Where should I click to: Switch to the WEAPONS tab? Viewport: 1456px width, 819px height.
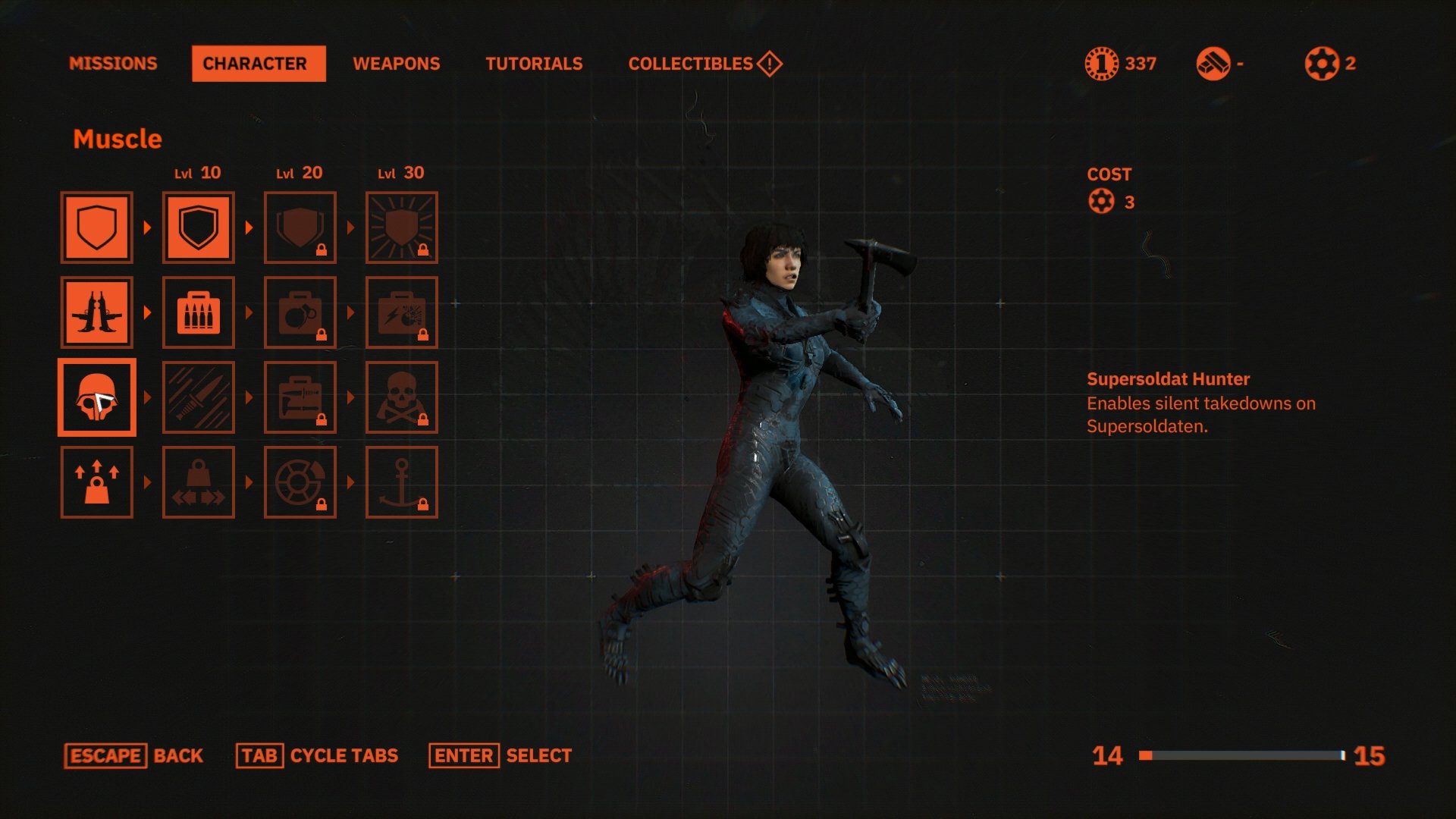(397, 64)
